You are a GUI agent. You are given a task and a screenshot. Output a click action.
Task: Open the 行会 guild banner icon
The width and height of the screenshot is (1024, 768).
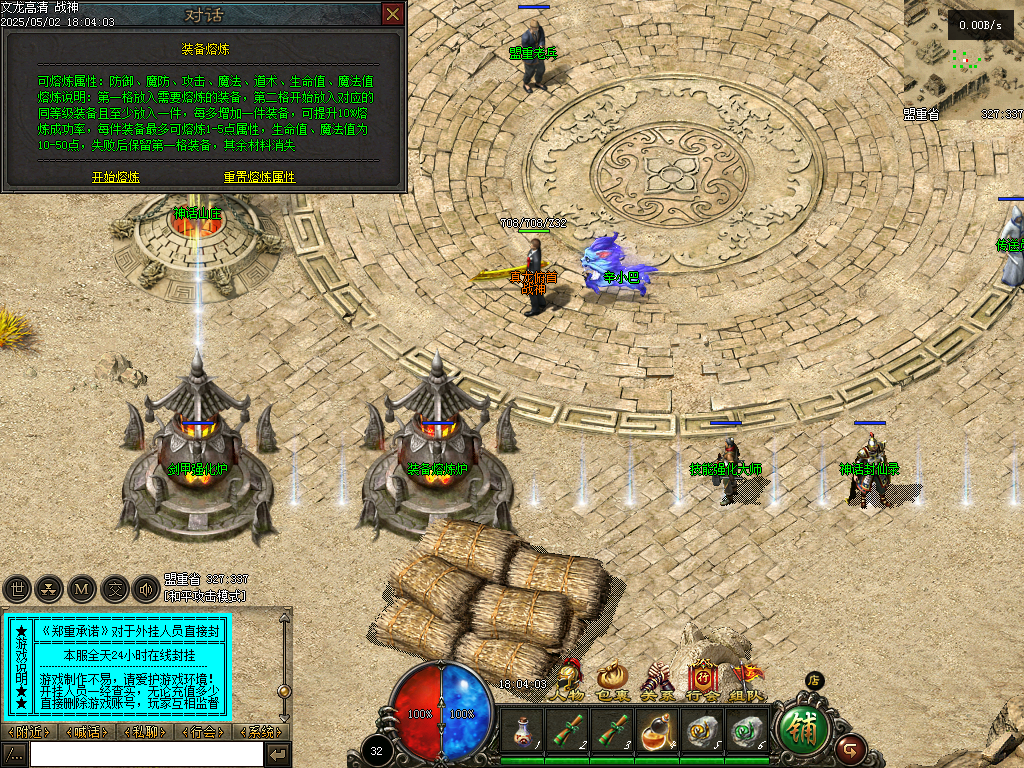(702, 680)
